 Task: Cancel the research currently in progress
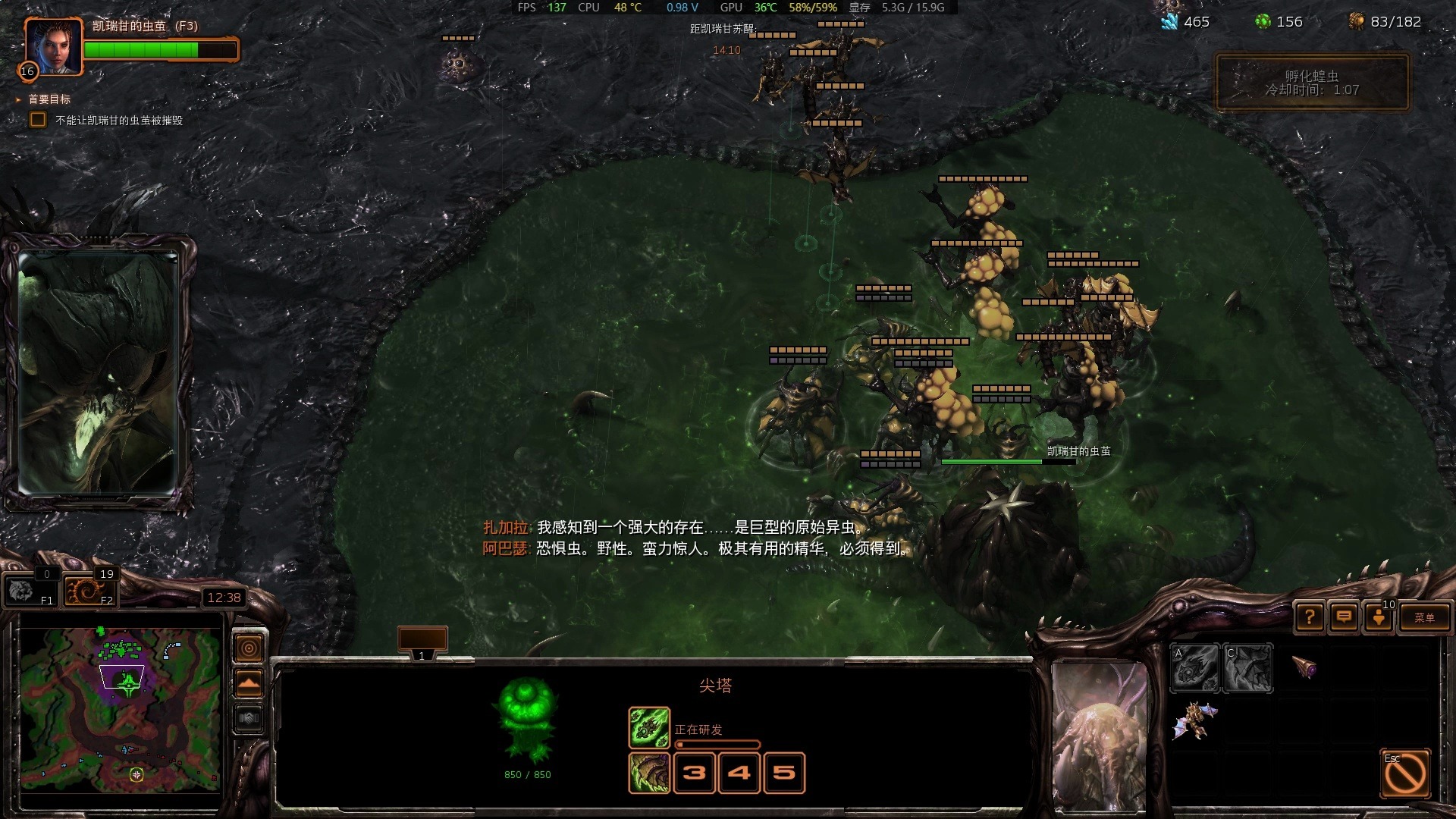(648, 727)
